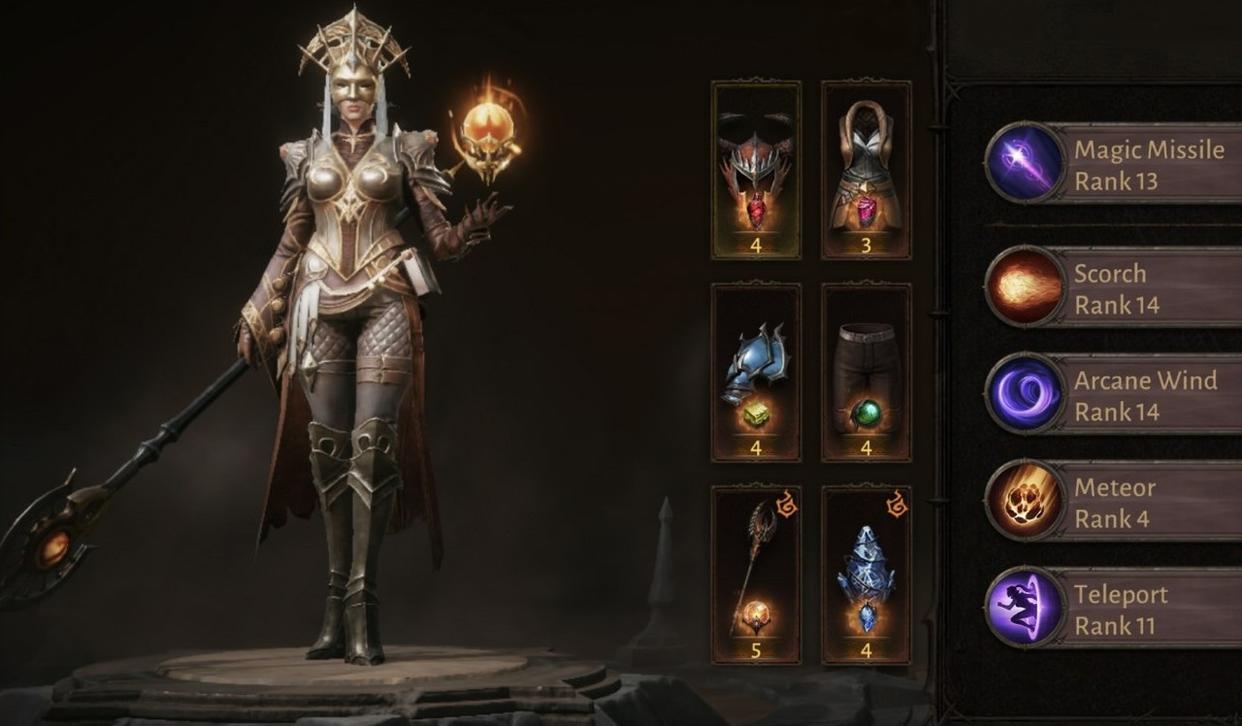This screenshot has width=1242, height=726.
Task: Select the helmet equipment slot
Action: (x=756, y=170)
